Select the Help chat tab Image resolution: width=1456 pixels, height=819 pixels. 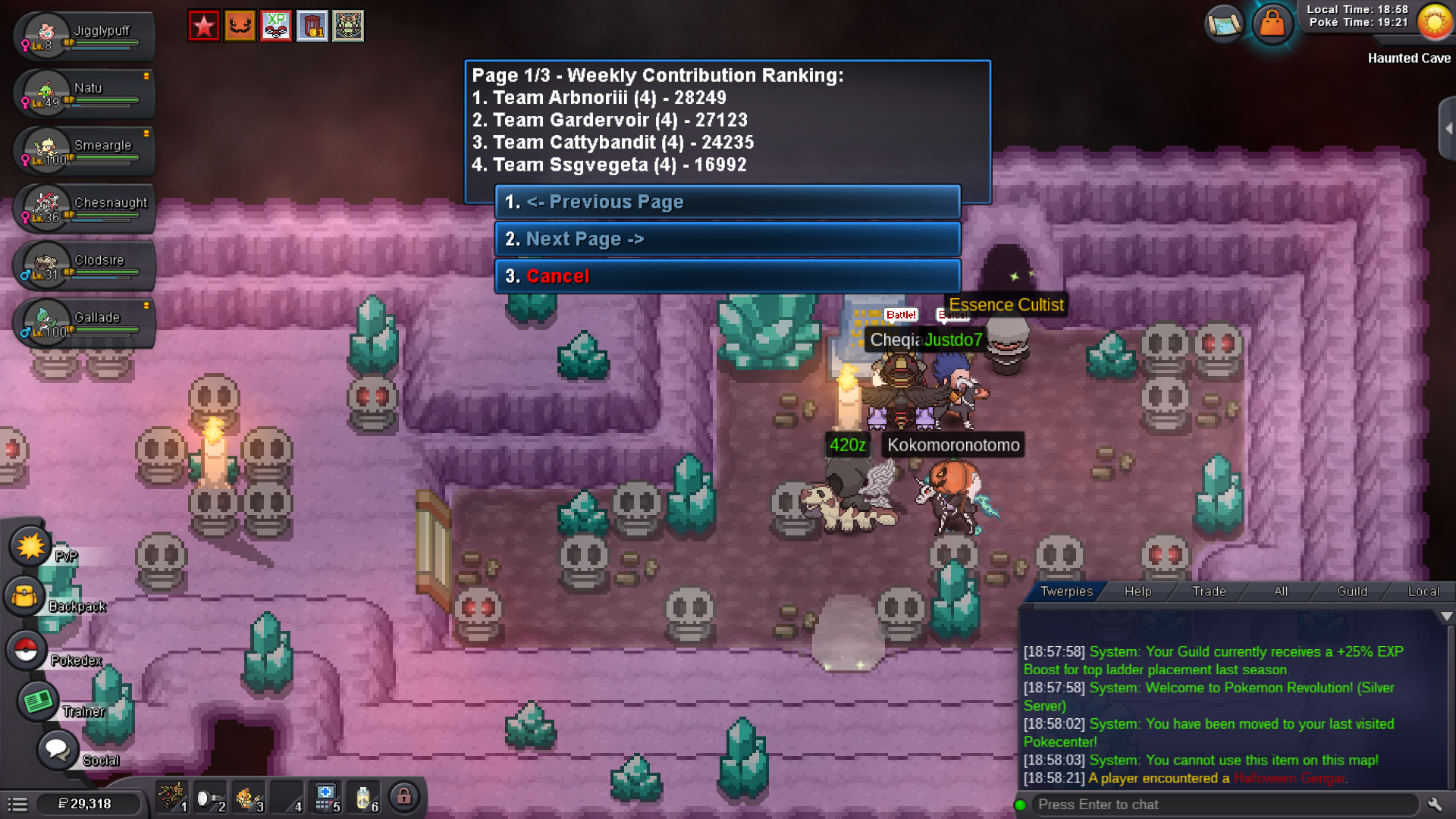[x=1137, y=591]
